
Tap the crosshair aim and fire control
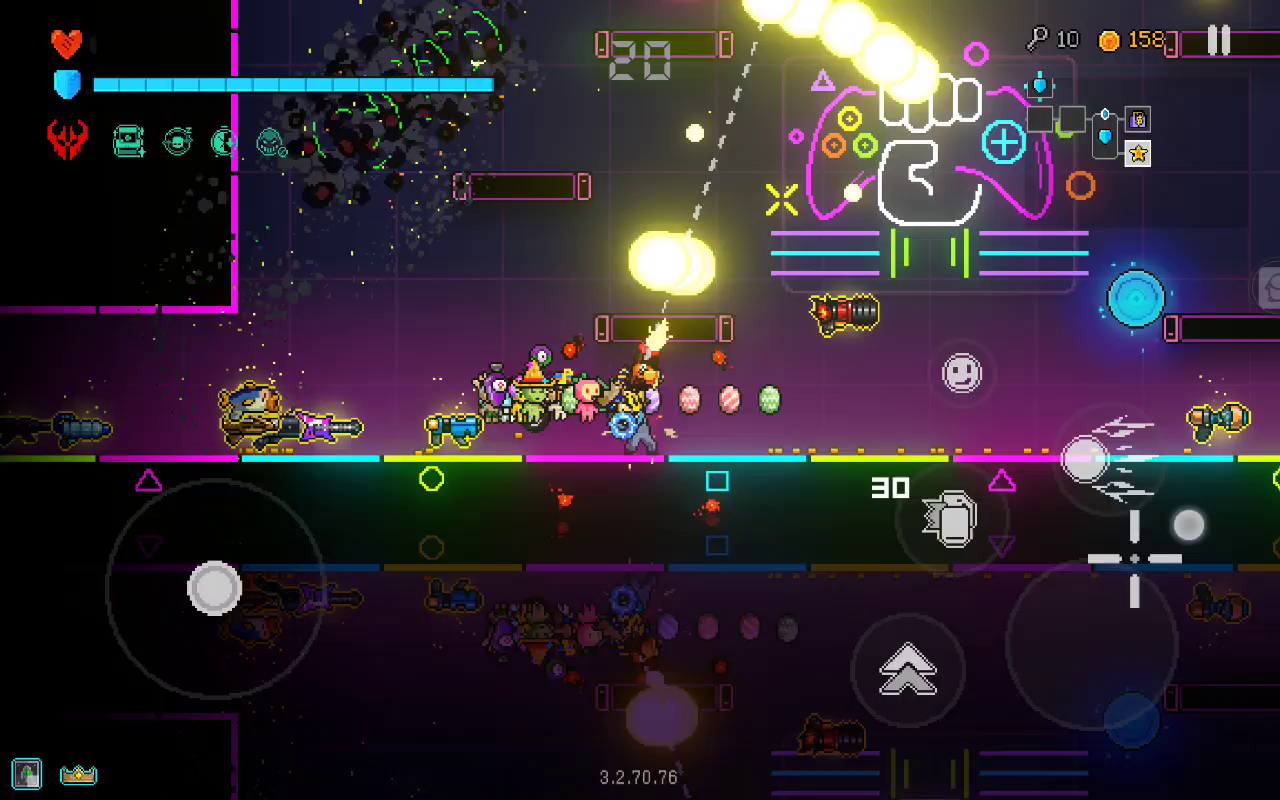pos(1135,559)
